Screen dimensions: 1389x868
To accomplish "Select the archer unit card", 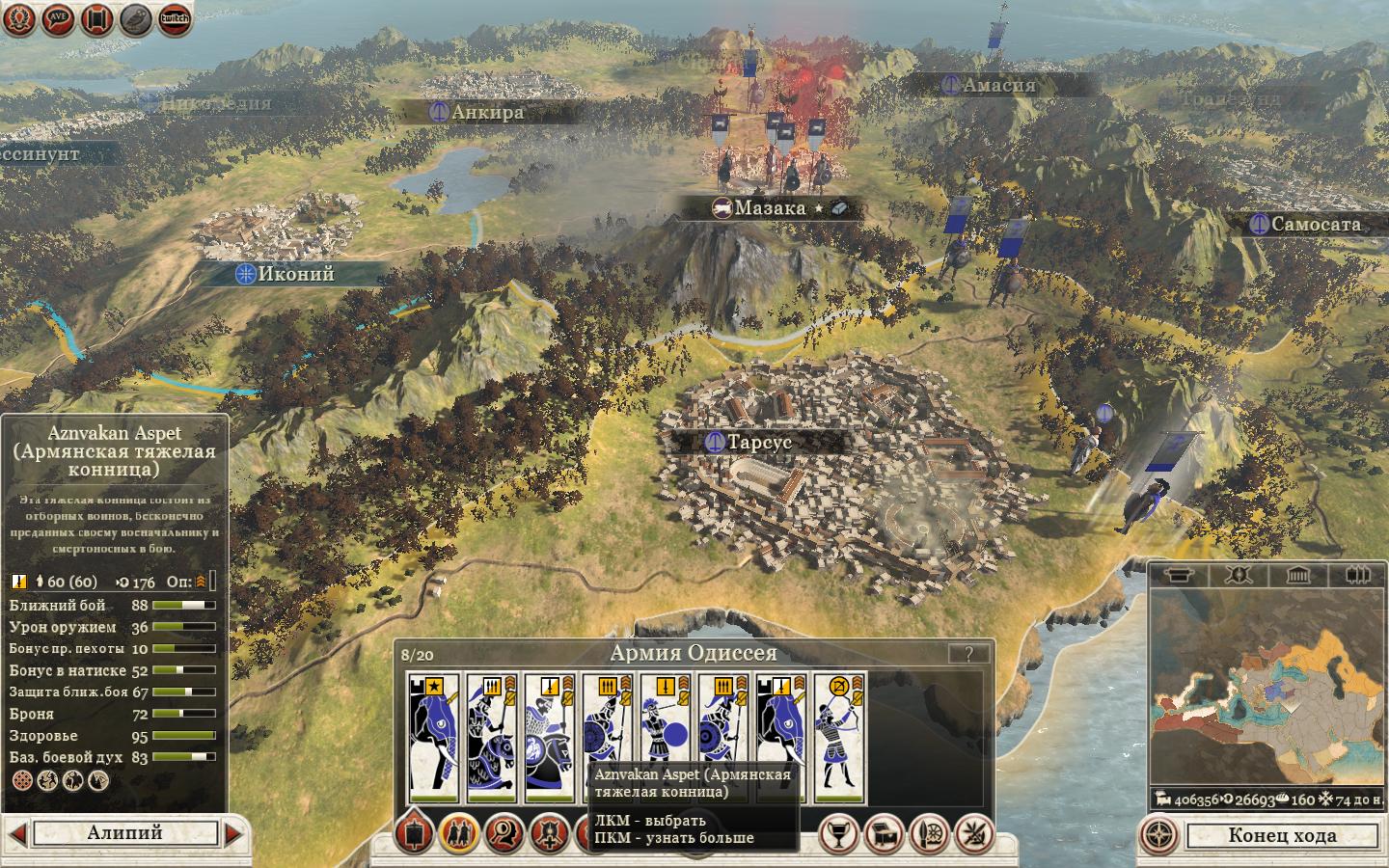I will click(x=838, y=738).
